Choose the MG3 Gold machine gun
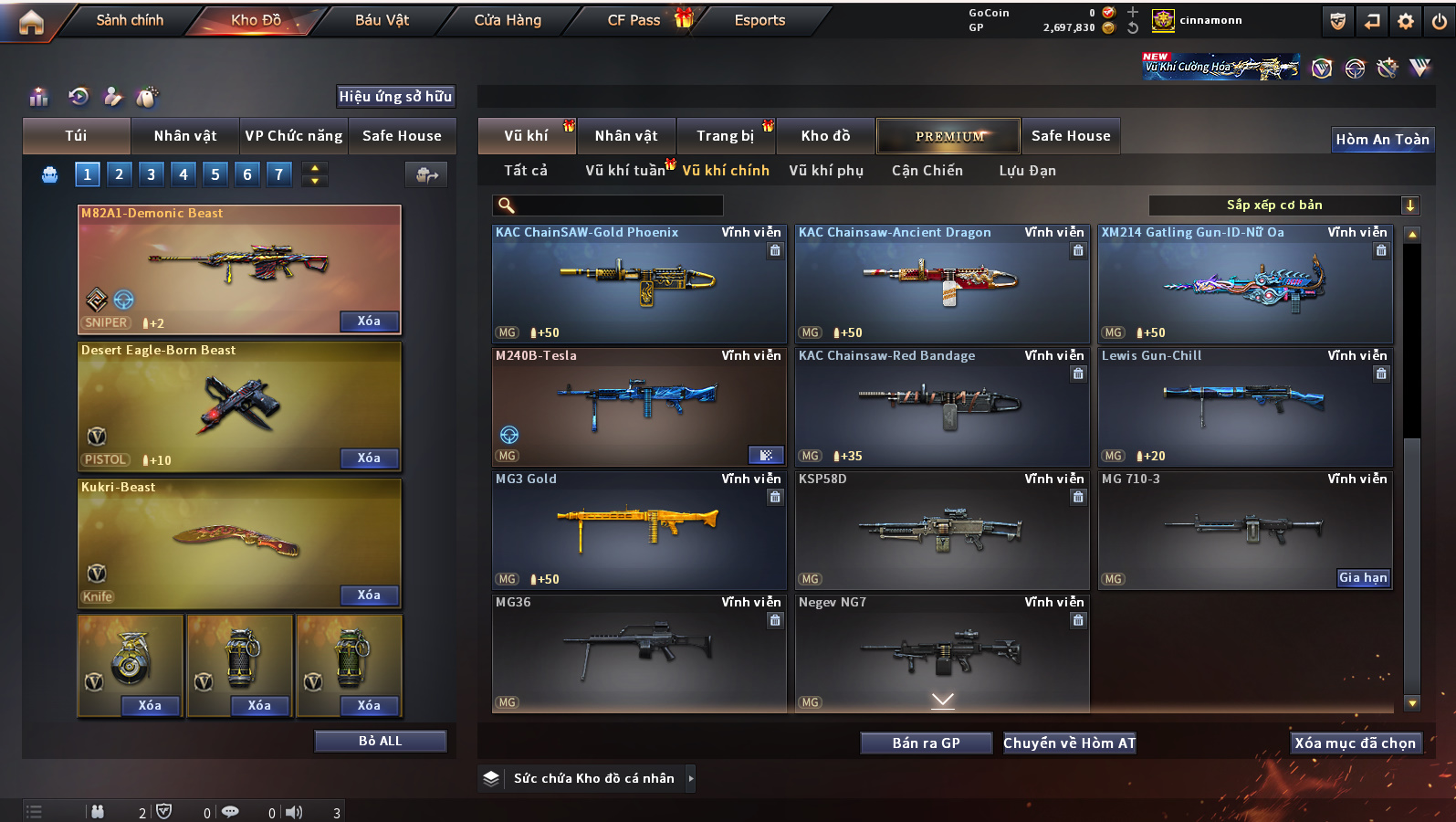 [x=638, y=531]
